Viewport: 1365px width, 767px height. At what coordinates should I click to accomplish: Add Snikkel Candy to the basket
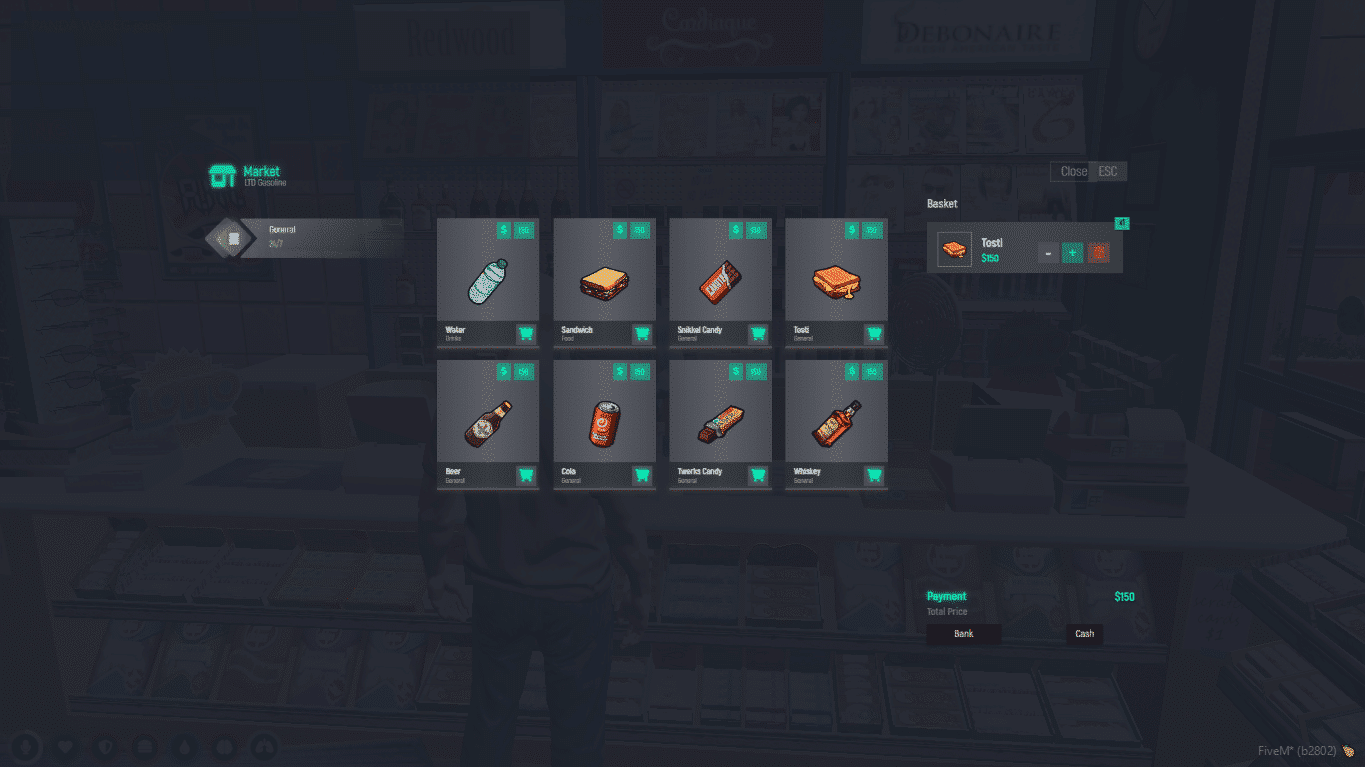click(x=758, y=335)
